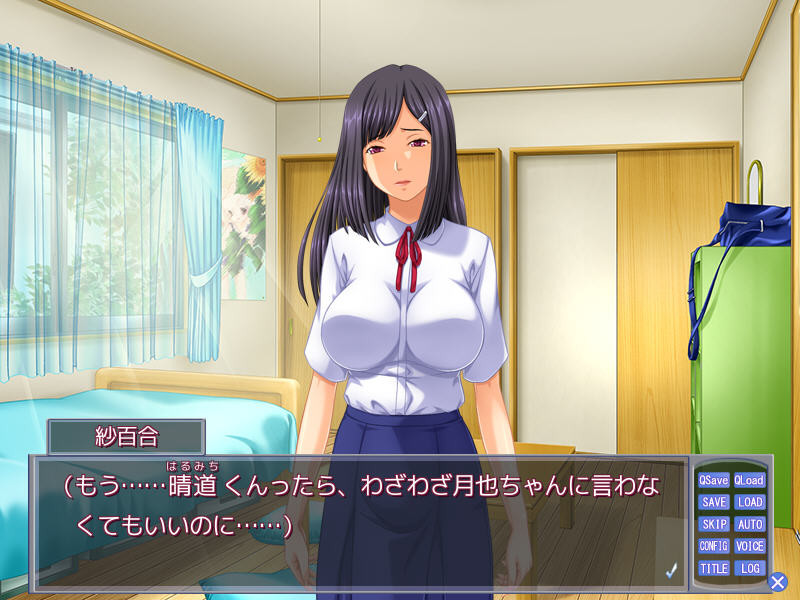Open the CONFIG settings
Viewport: 800px width, 600px height.
pos(714,546)
